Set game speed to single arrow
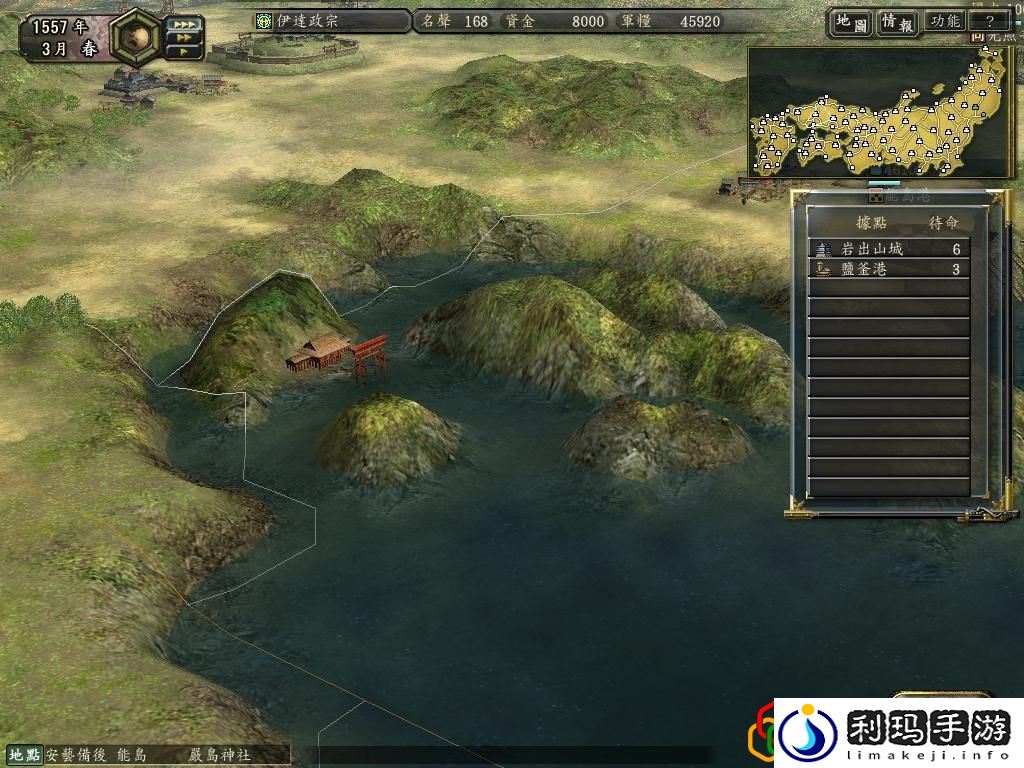Image resolution: width=1024 pixels, height=768 pixels. [x=185, y=52]
